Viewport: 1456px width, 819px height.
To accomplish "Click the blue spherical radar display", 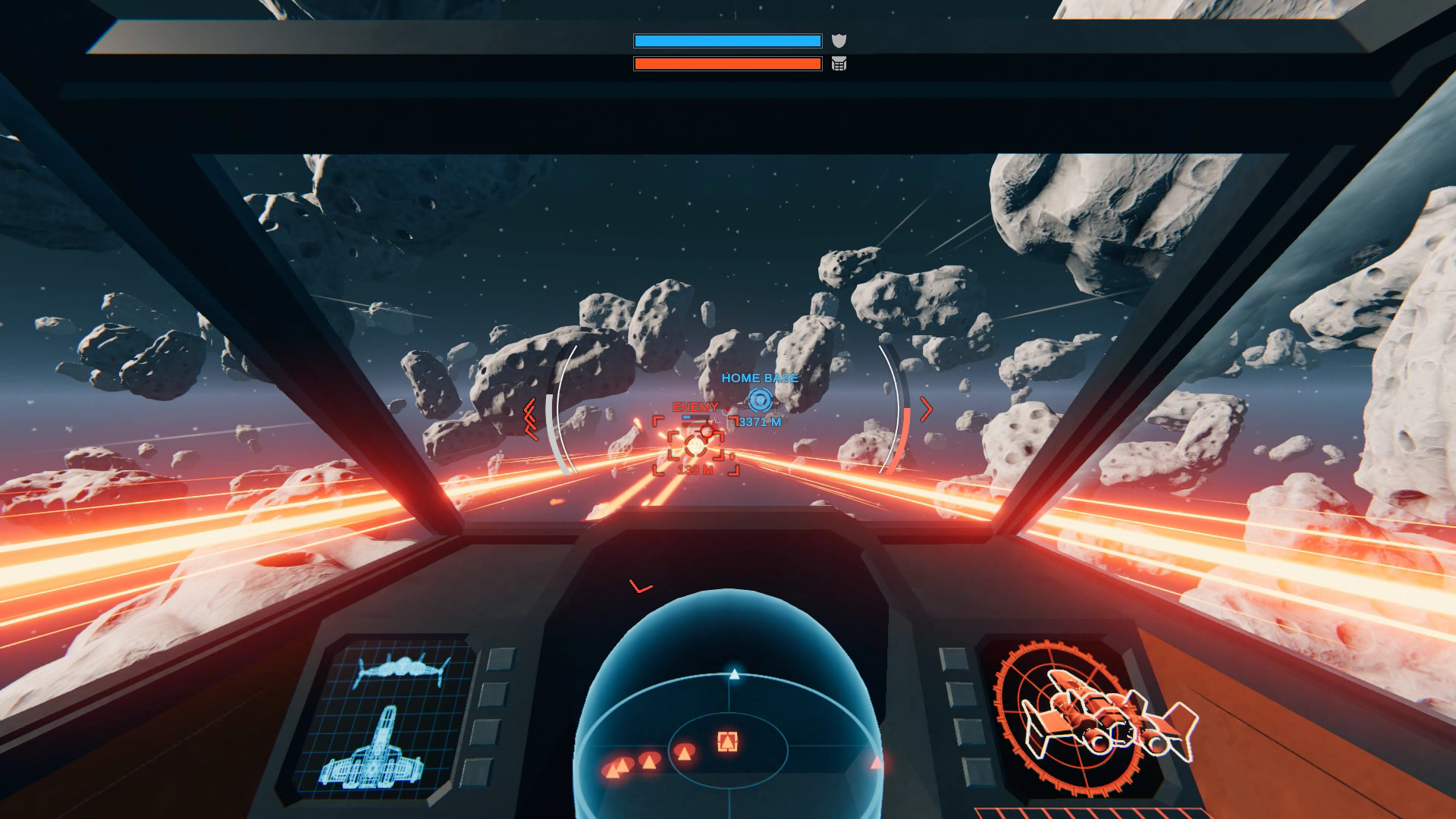I will (x=729, y=713).
